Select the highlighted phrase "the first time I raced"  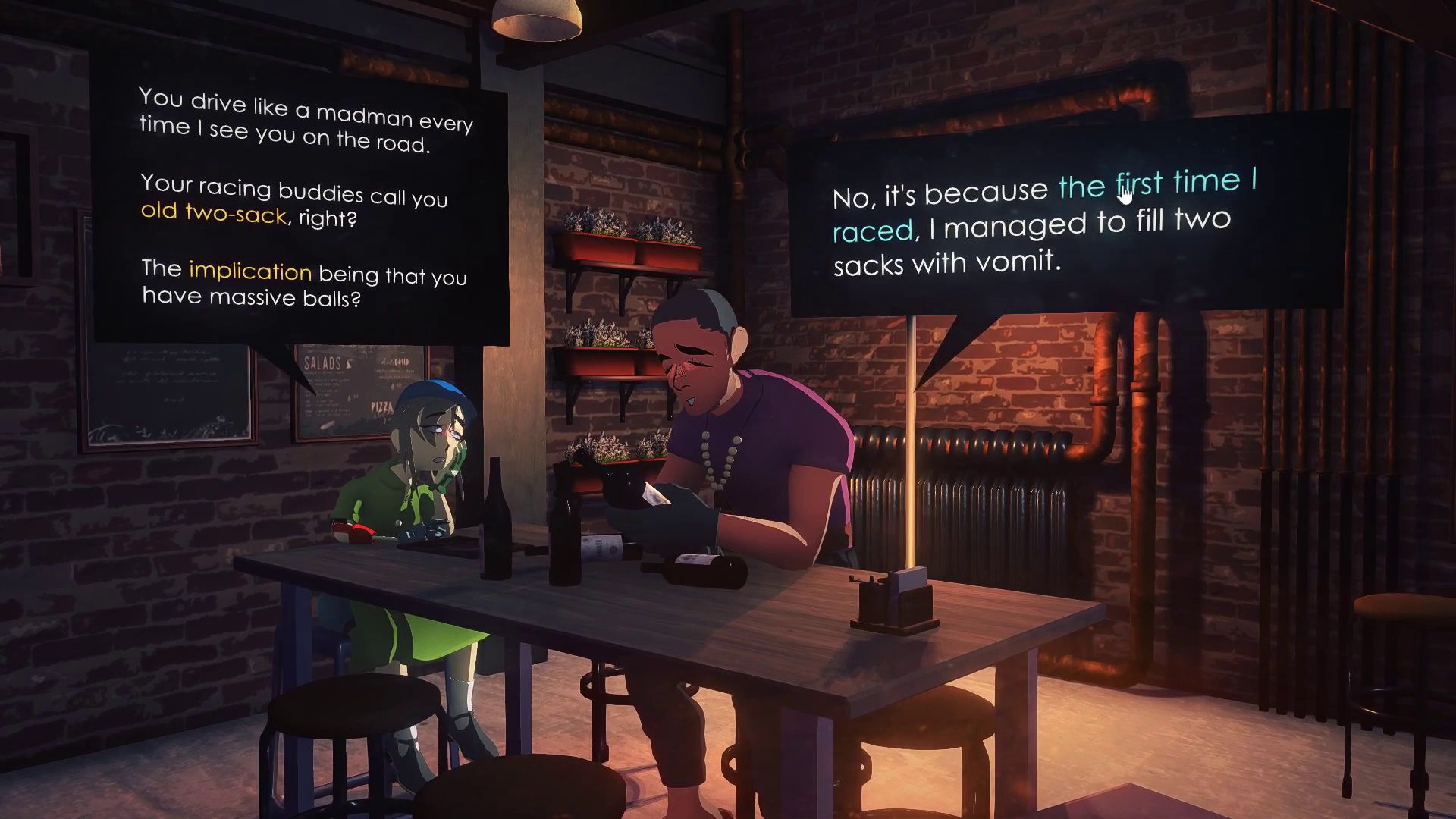tap(1156, 184)
